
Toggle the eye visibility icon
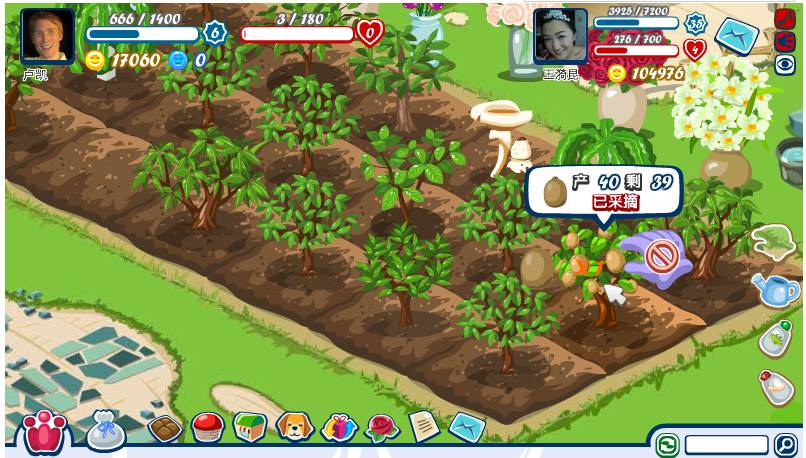[x=785, y=65]
